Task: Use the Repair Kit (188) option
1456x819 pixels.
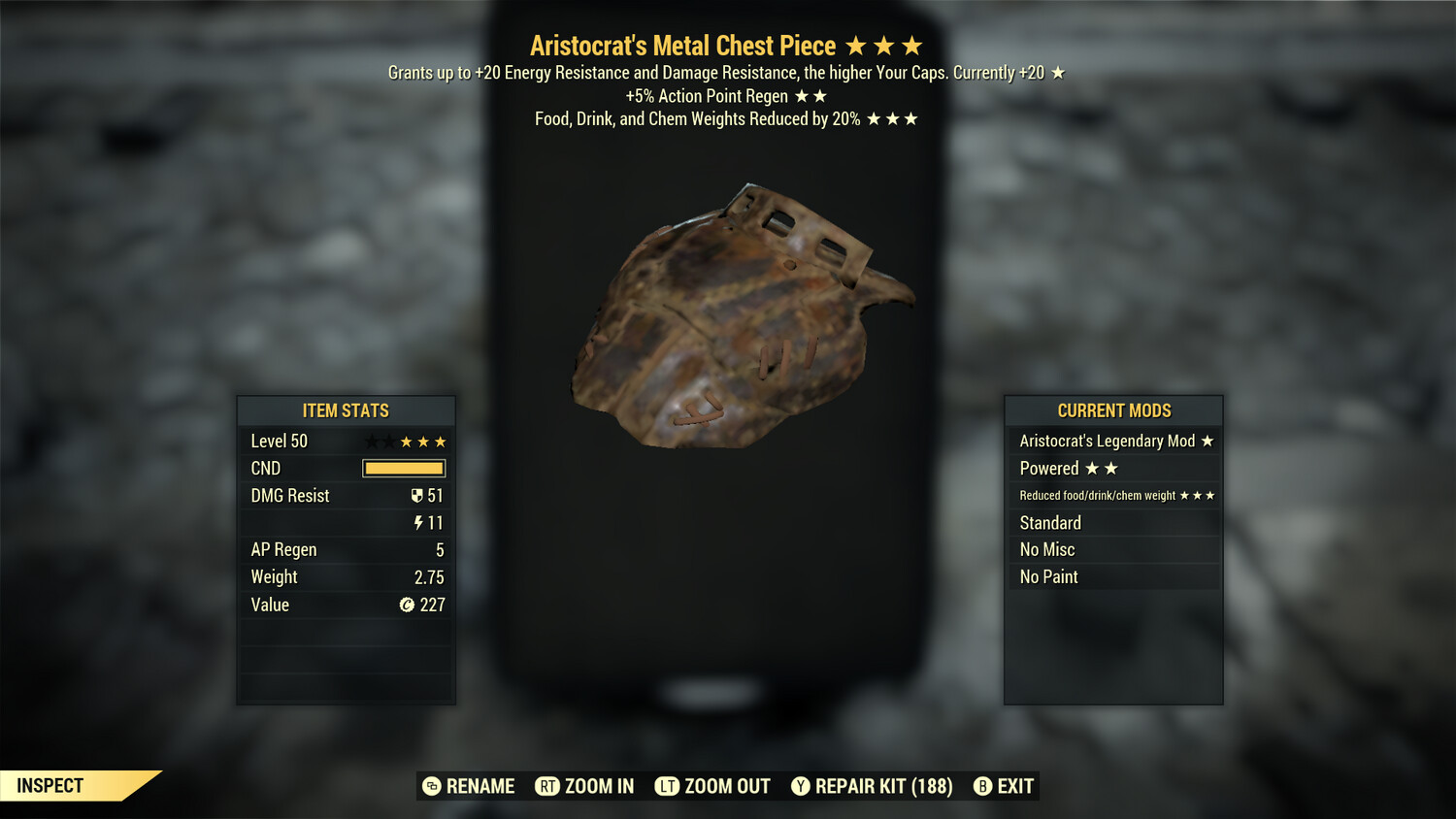Action: (872, 786)
